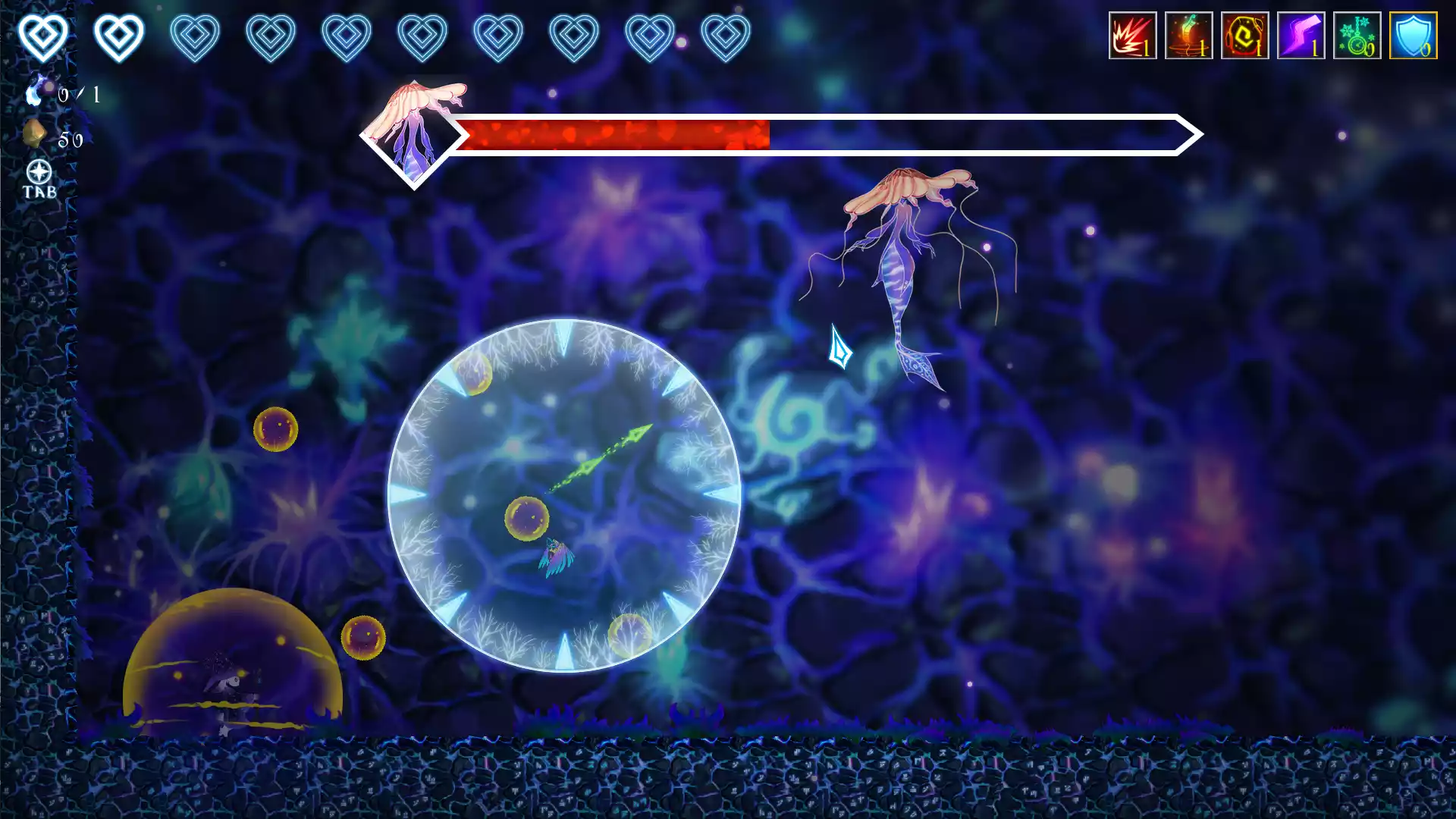The width and height of the screenshot is (1456, 819).
Task: Activate the green frost clock ability
Action: click(x=1357, y=36)
